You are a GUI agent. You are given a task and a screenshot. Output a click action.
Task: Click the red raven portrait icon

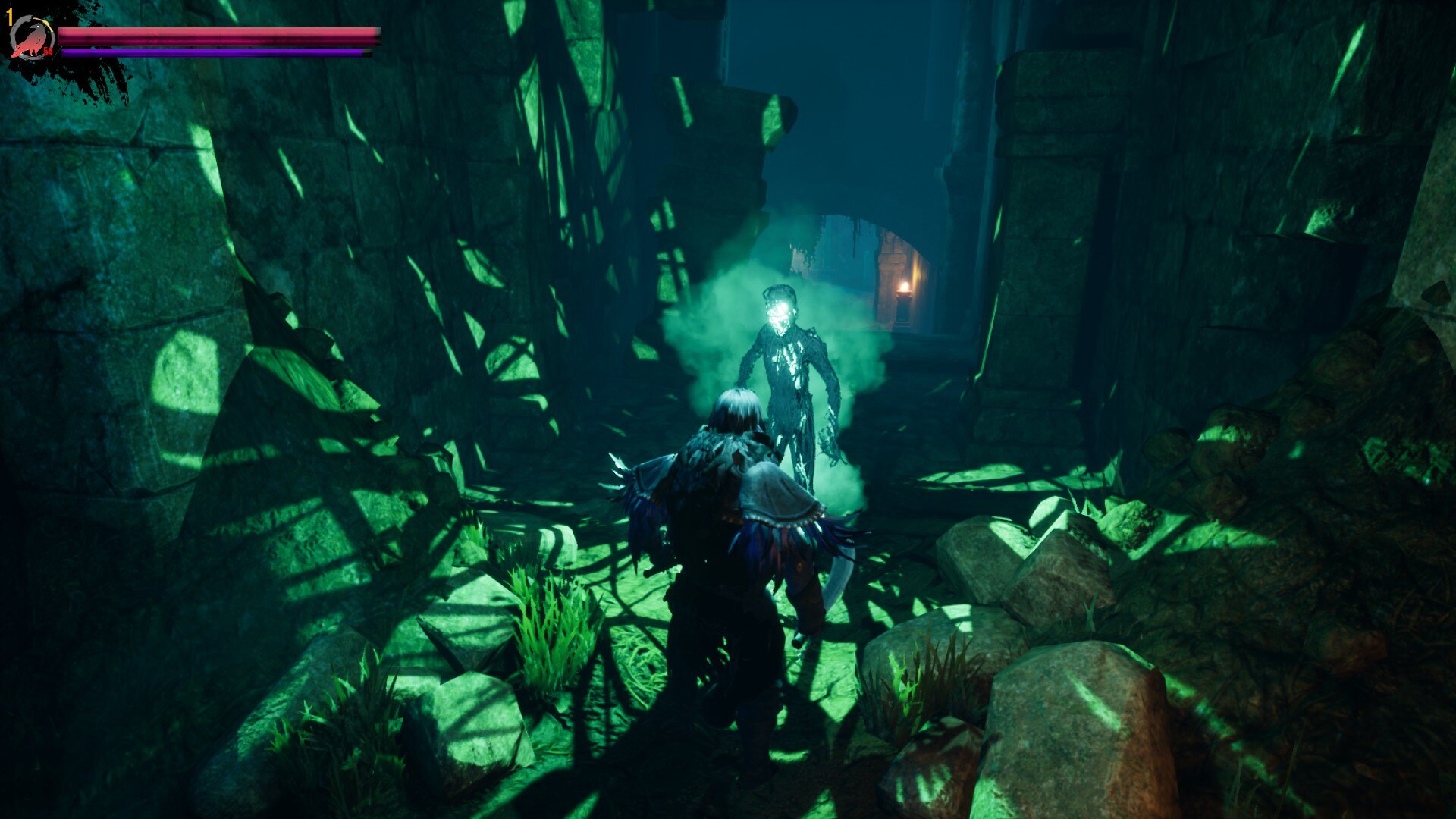32,39
